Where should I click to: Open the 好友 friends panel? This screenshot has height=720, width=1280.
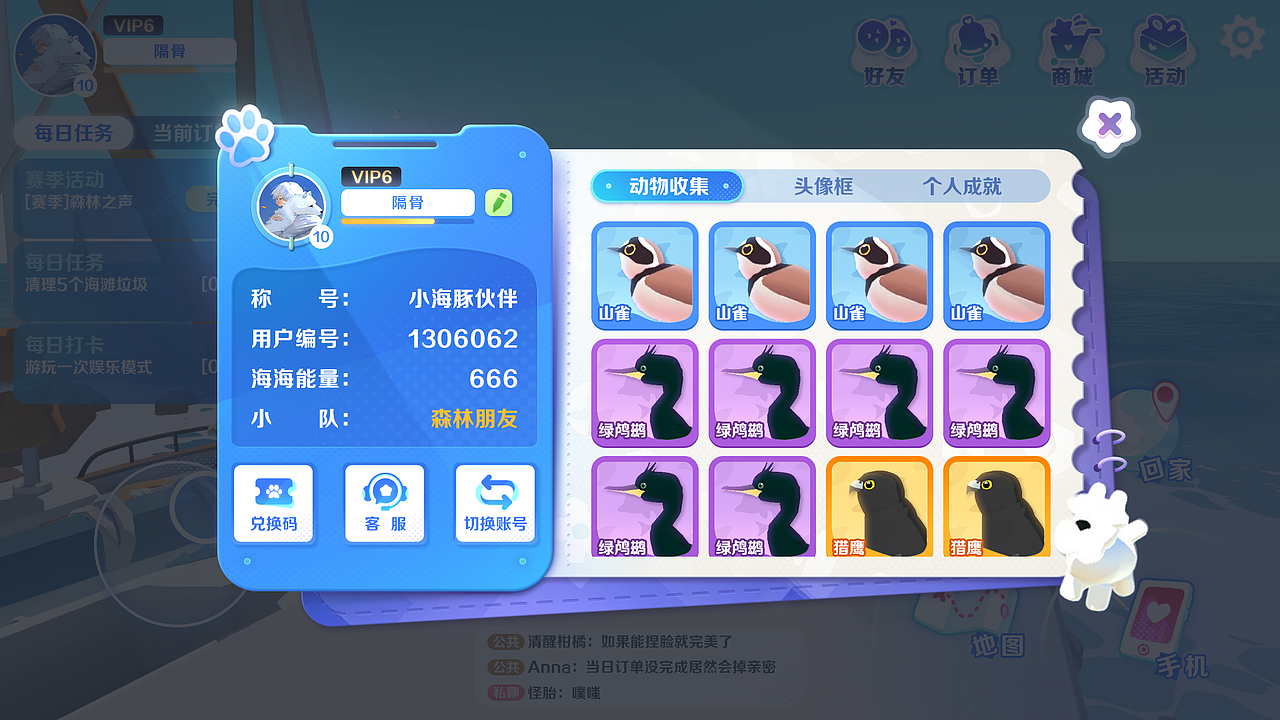(886, 45)
